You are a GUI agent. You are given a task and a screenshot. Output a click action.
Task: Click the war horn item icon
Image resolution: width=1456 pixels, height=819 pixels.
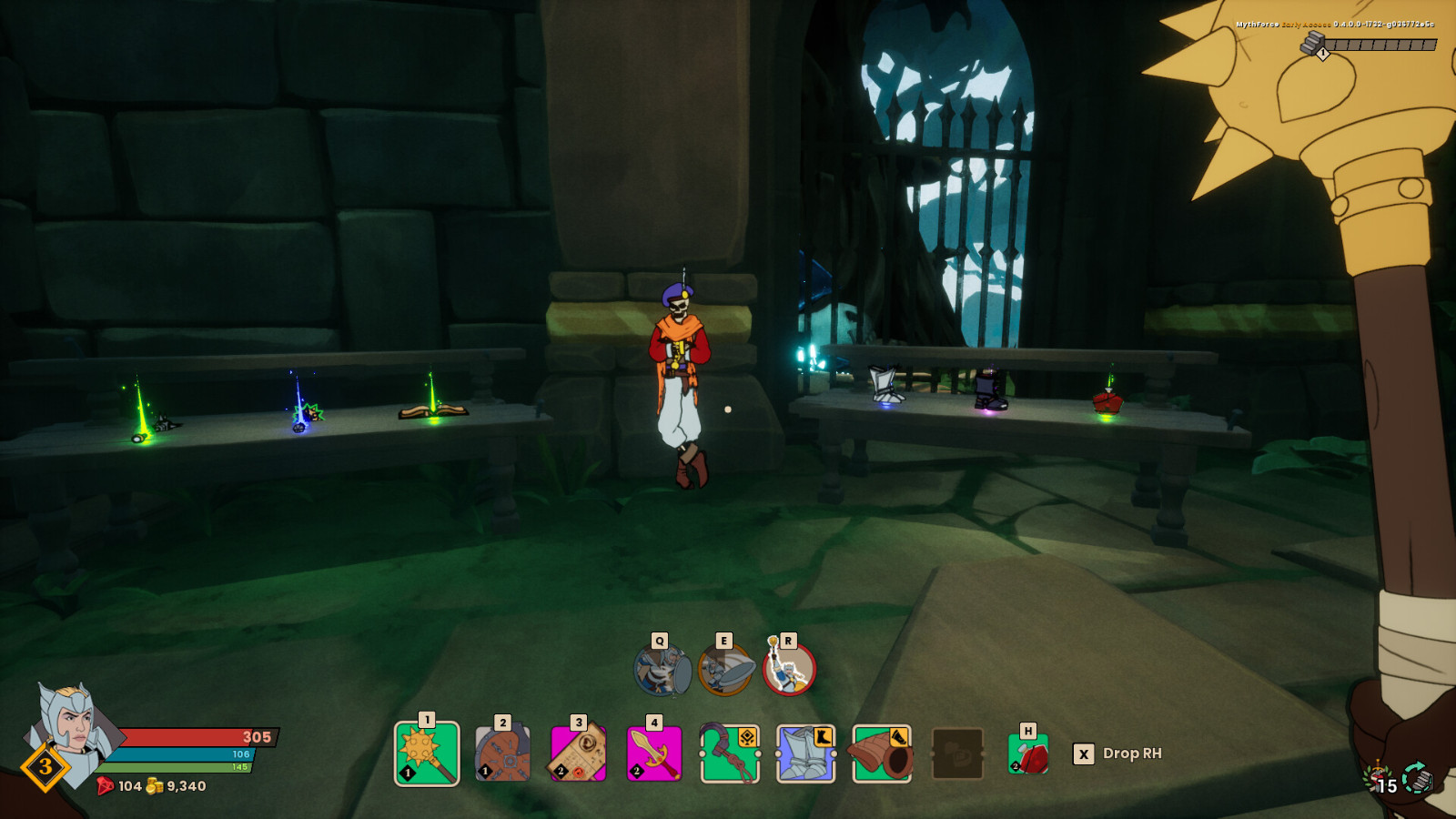tap(884, 753)
